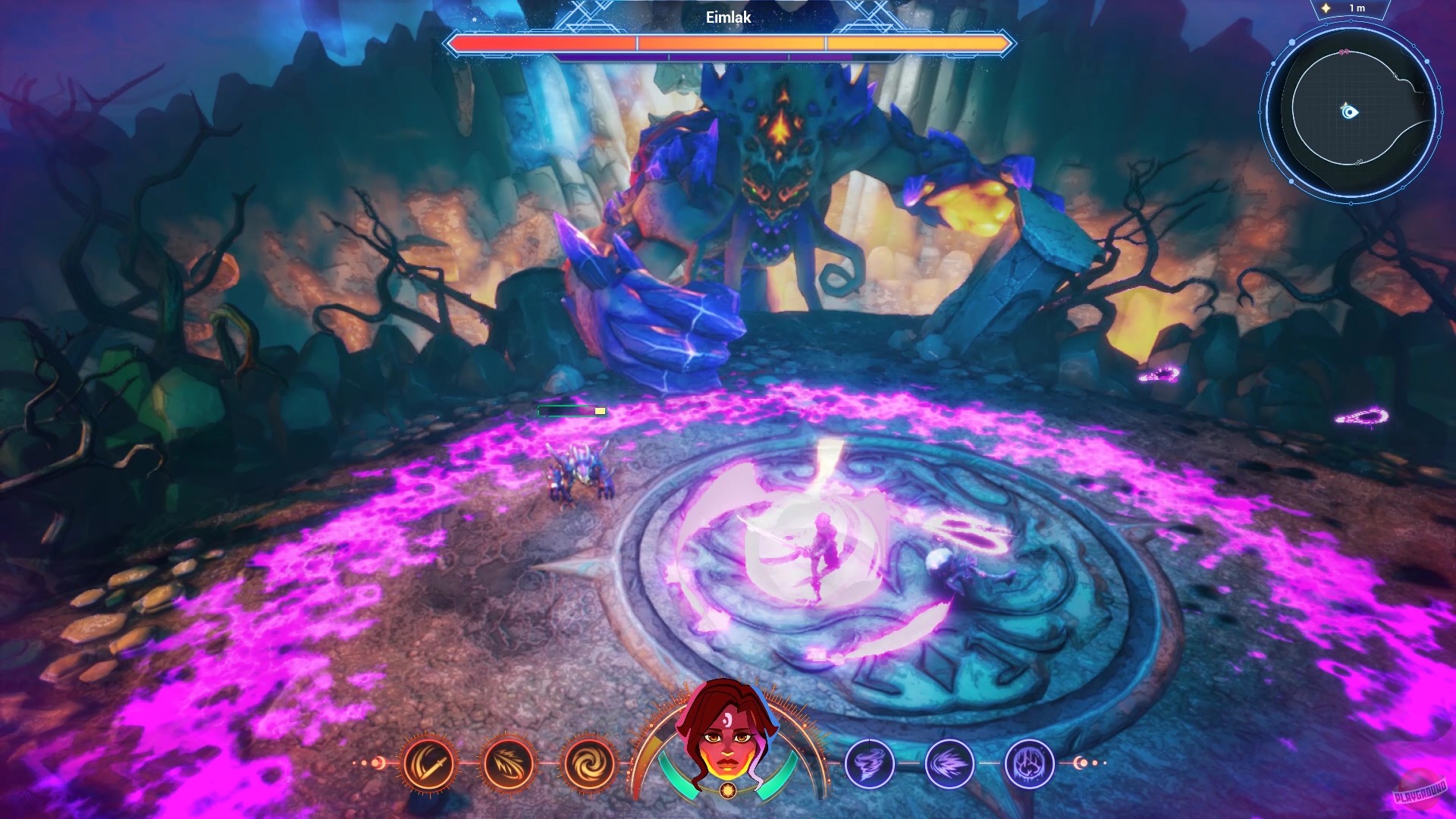Select the sword slash ability icon
Screen dimensions: 1456x819
(x=428, y=762)
